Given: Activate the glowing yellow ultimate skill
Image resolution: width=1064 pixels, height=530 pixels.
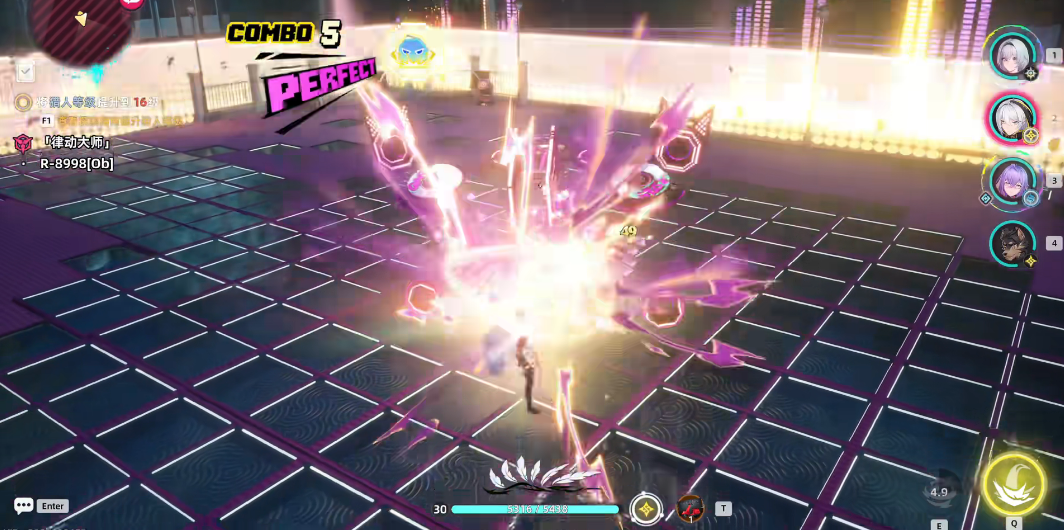Looking at the screenshot, I should (x=1014, y=485).
